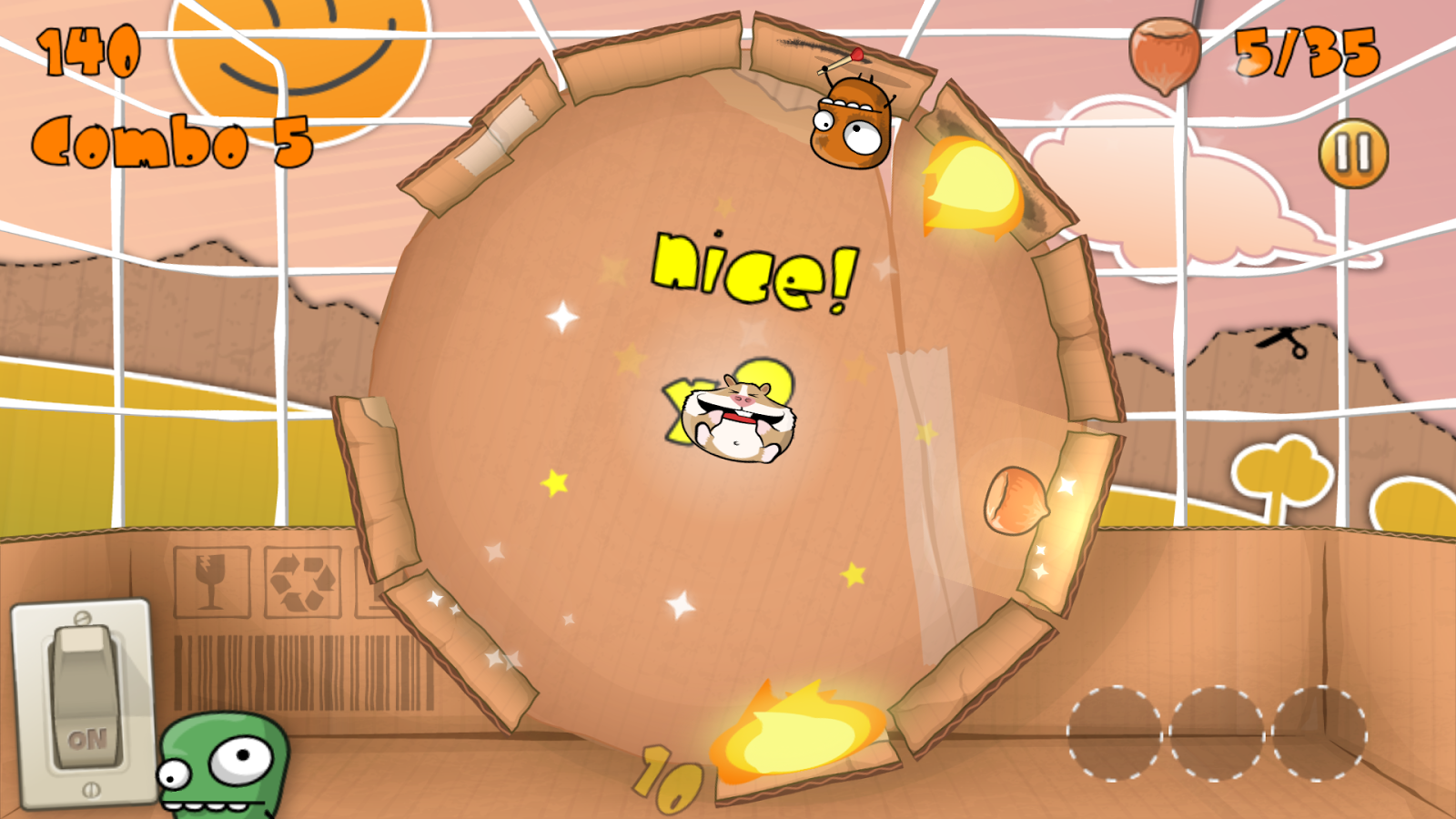The height and width of the screenshot is (819, 1456).
Task: Click the fireball at the wheel's bottom
Action: pos(801,737)
